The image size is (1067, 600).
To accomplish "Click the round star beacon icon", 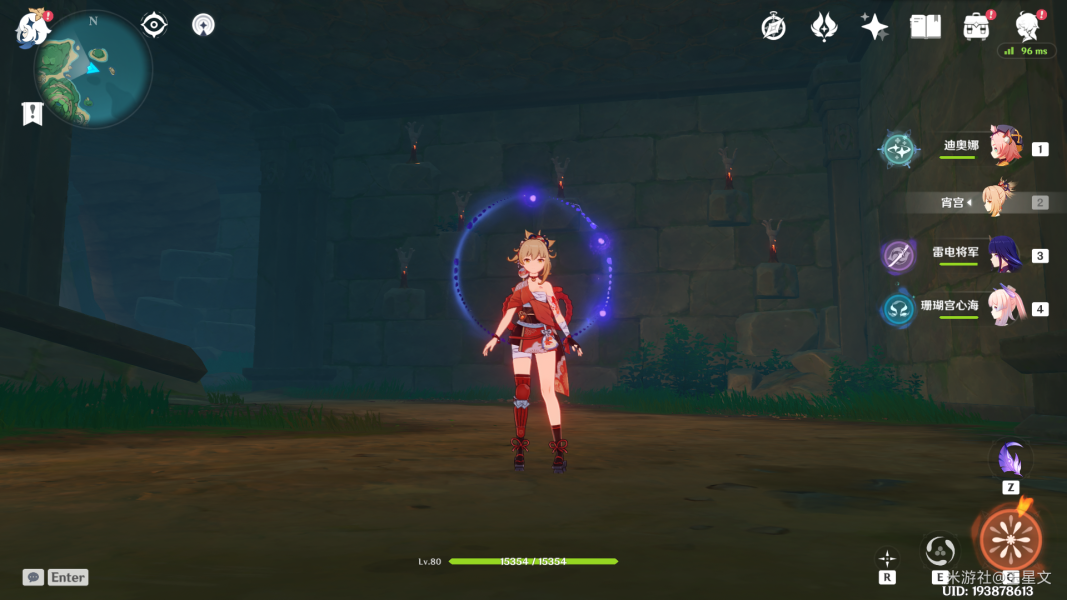I will coord(203,25).
